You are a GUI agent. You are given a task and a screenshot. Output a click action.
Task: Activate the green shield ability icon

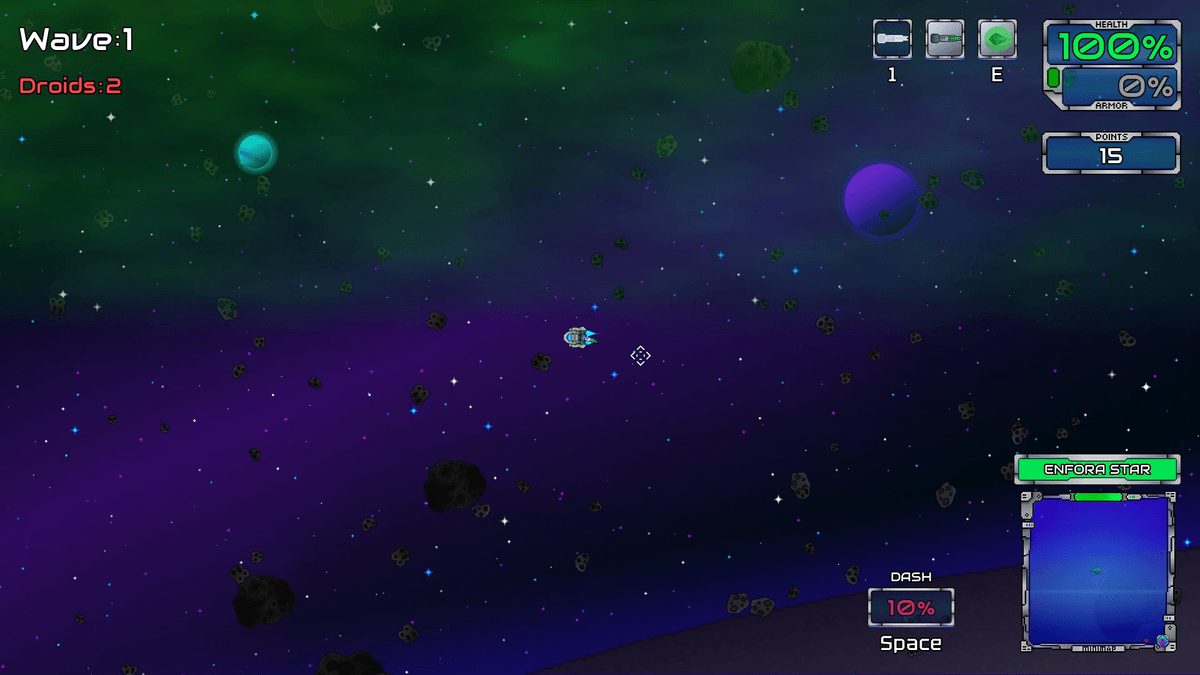pos(997,40)
